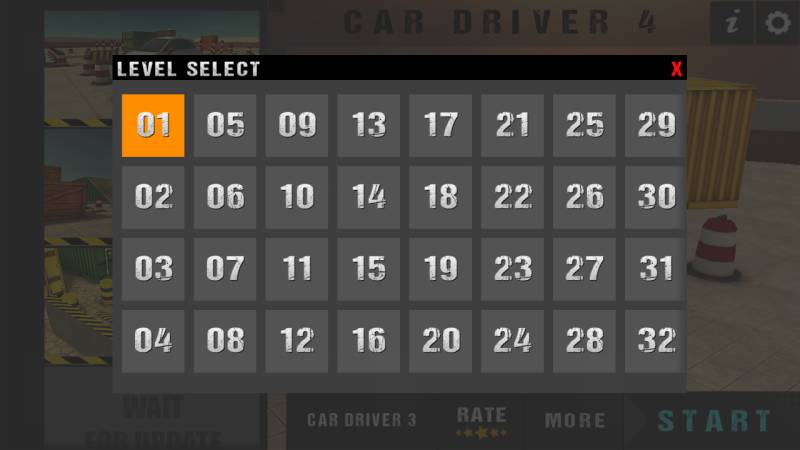This screenshot has width=800, height=450.
Task: Select level 14
Action: (369, 197)
